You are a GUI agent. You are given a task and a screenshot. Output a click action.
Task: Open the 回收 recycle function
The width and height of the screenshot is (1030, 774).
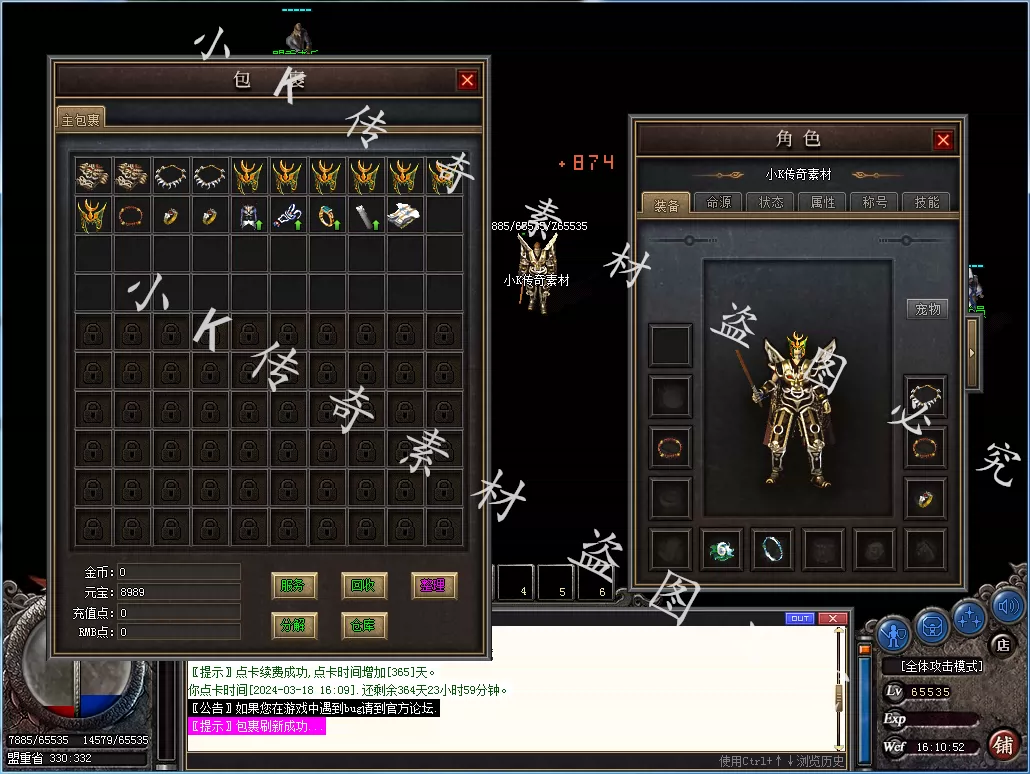click(364, 586)
